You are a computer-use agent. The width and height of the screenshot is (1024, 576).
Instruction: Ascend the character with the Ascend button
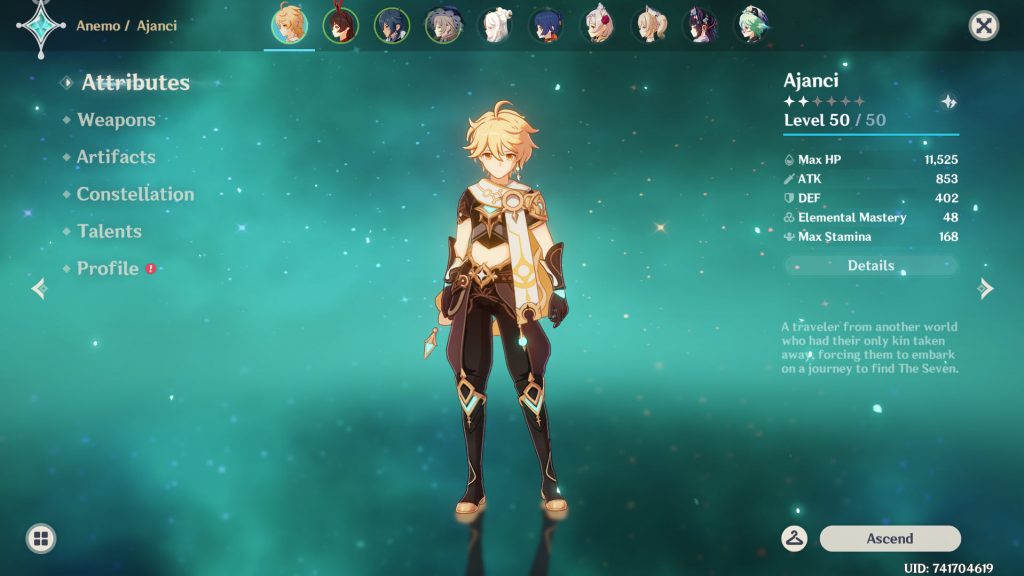[x=890, y=538]
